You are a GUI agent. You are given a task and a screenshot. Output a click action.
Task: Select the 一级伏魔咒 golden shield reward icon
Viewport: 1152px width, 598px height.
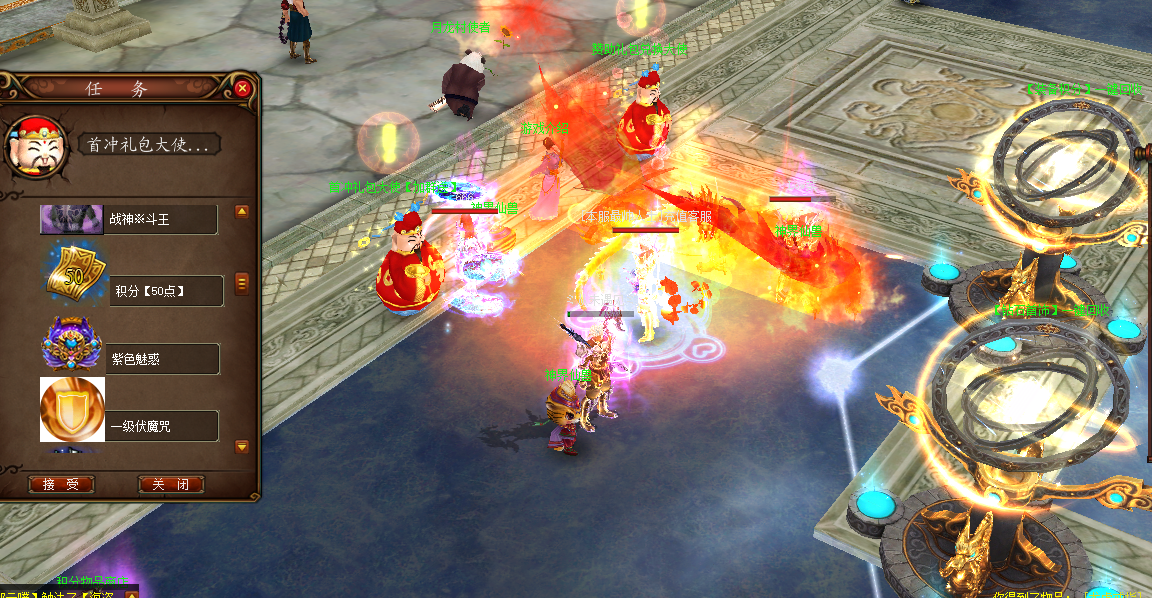(72, 410)
